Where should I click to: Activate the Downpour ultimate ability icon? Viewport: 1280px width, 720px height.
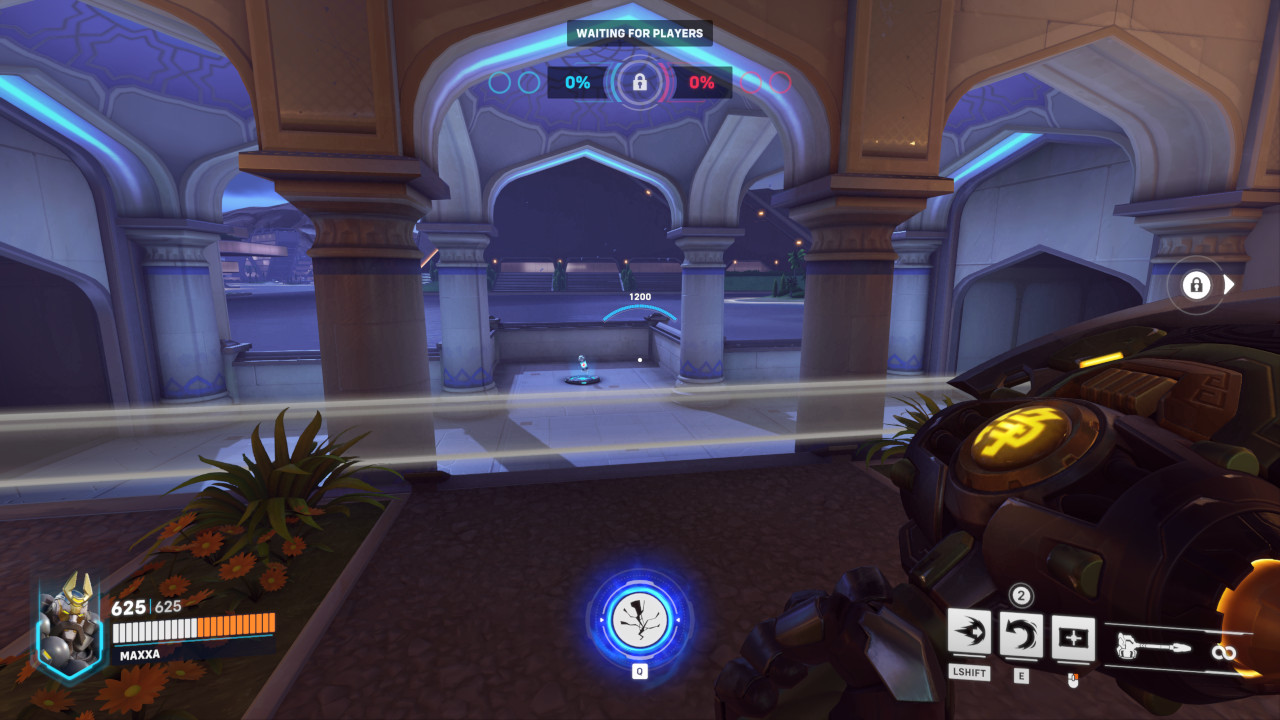[640, 622]
